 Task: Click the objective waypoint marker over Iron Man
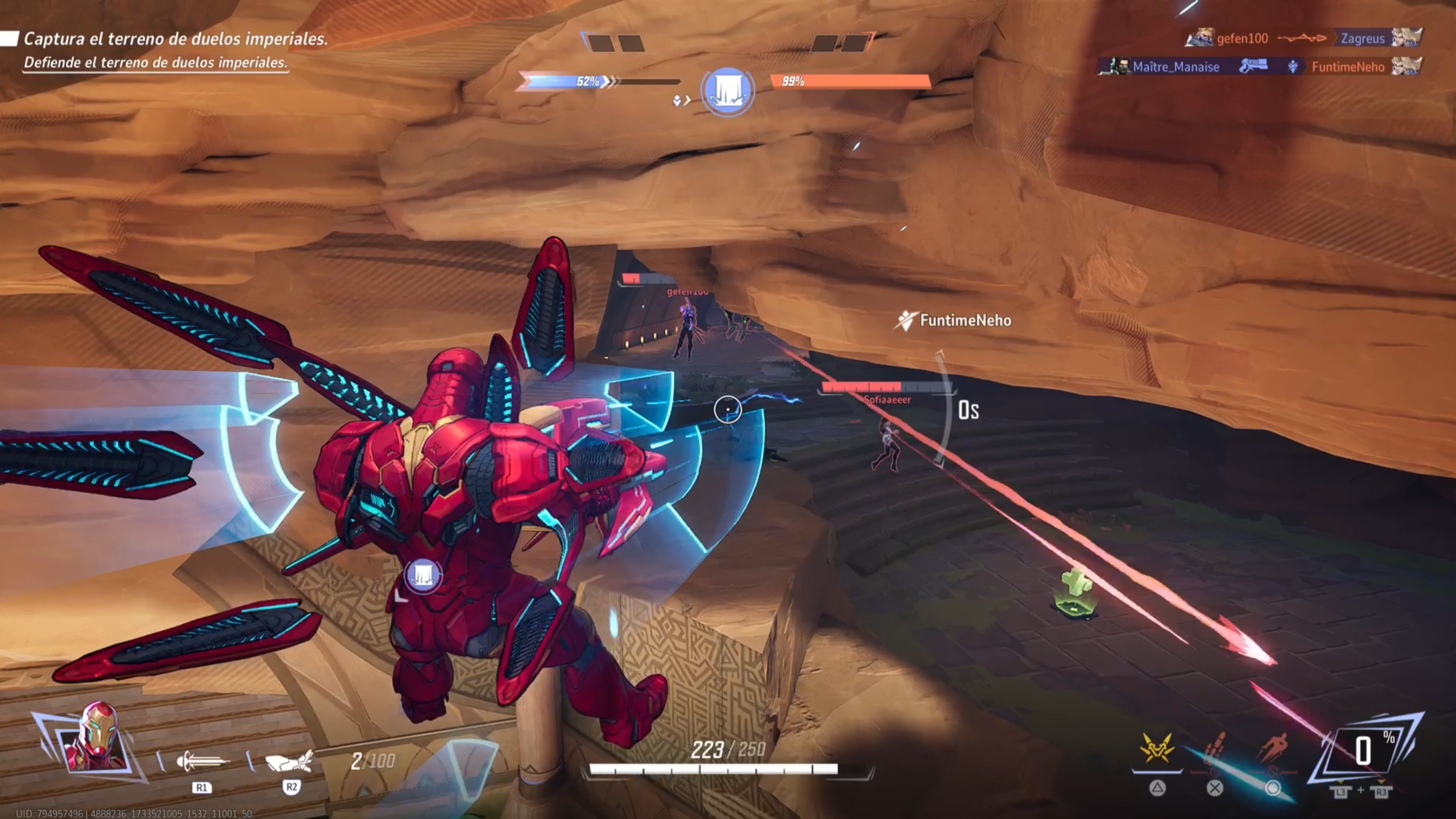coord(422,576)
